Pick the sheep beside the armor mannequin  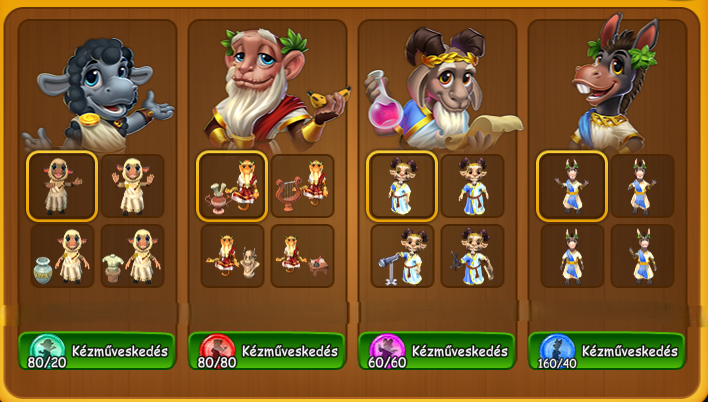point(132,256)
